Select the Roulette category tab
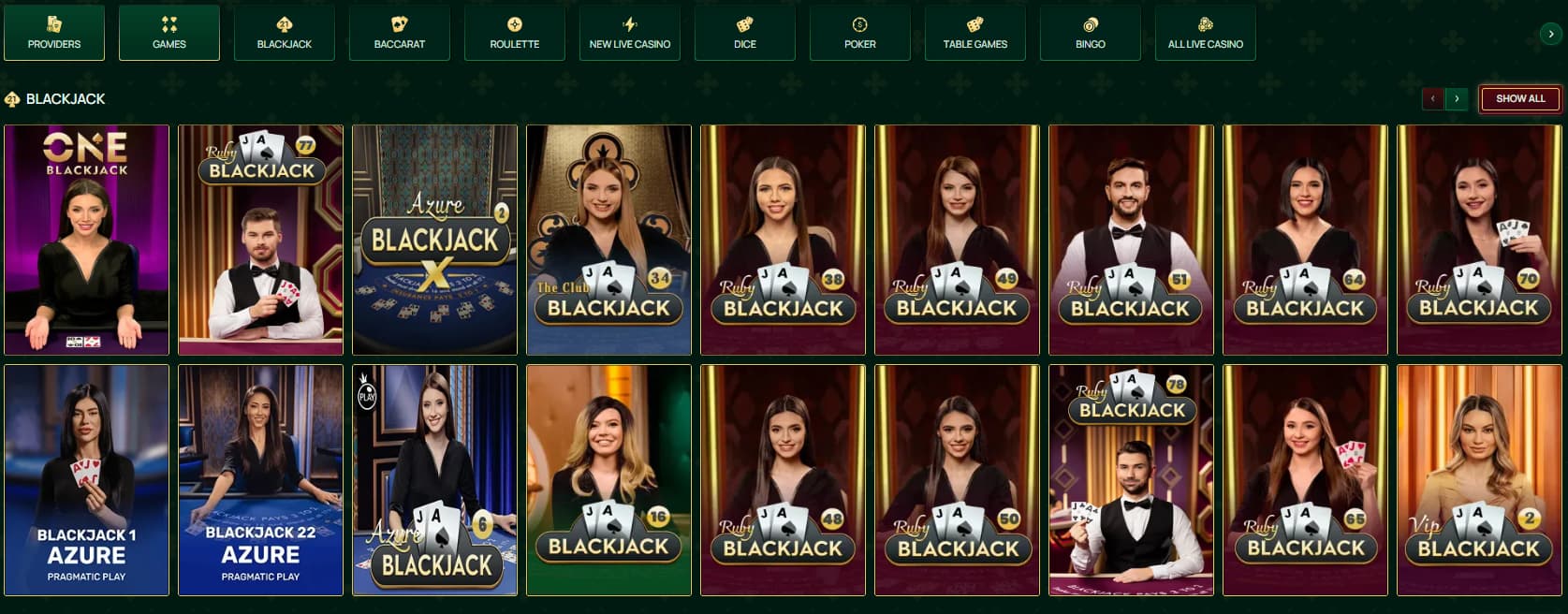Viewport: 1568px width, 614px height. [x=515, y=33]
